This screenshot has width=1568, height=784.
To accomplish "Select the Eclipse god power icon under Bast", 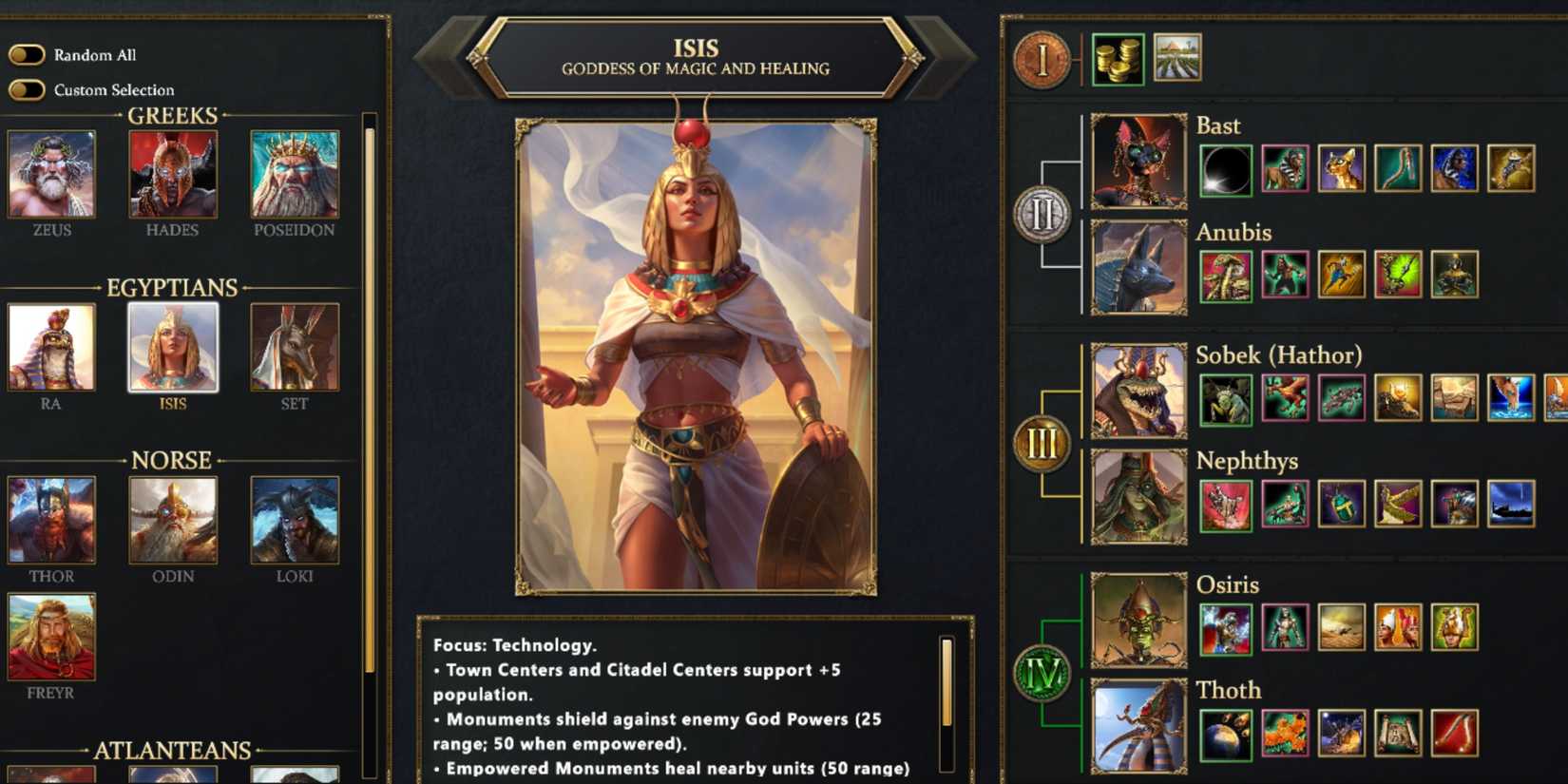I will (x=1226, y=169).
